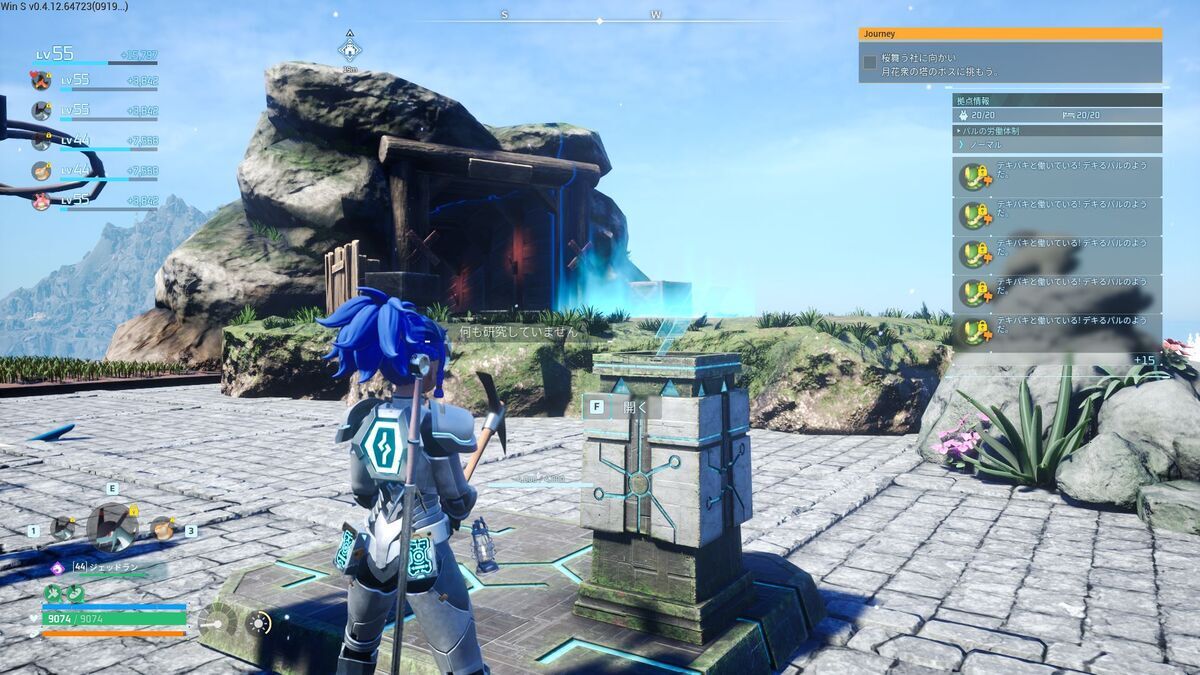Click the compass bar heading strip
Image resolution: width=1200 pixels, height=675 pixels.
click(580, 17)
